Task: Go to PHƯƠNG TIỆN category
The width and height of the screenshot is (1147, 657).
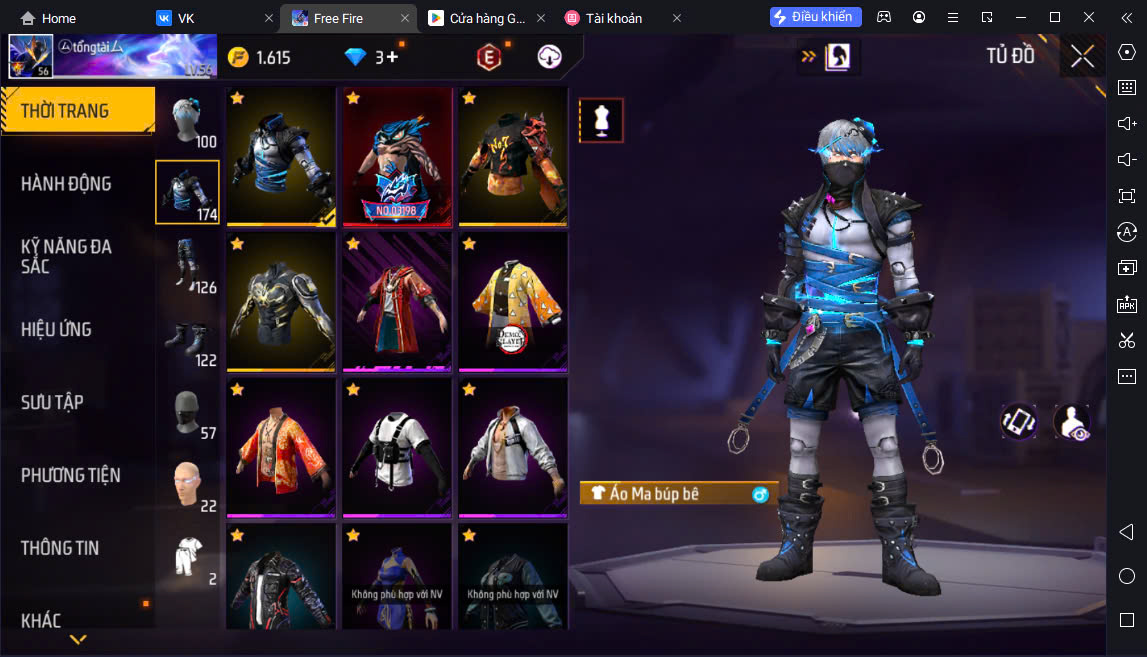Action: [x=70, y=475]
